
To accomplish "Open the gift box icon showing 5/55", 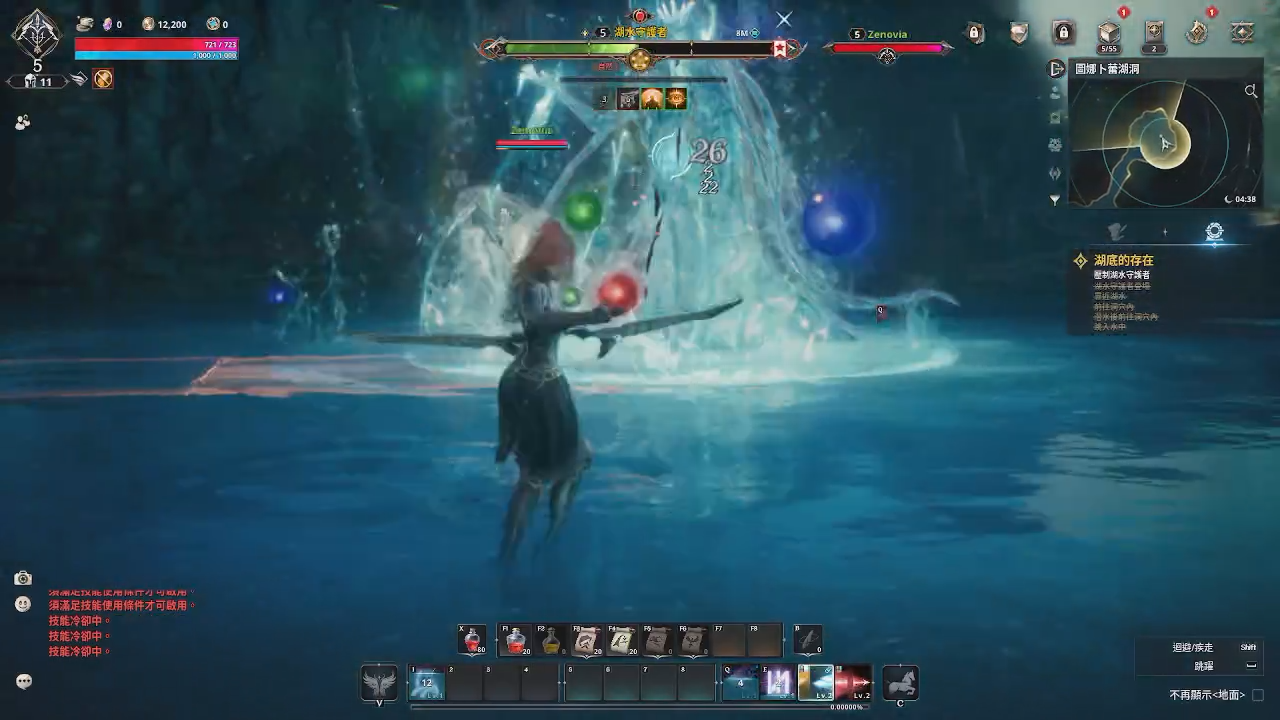I will click(1107, 31).
